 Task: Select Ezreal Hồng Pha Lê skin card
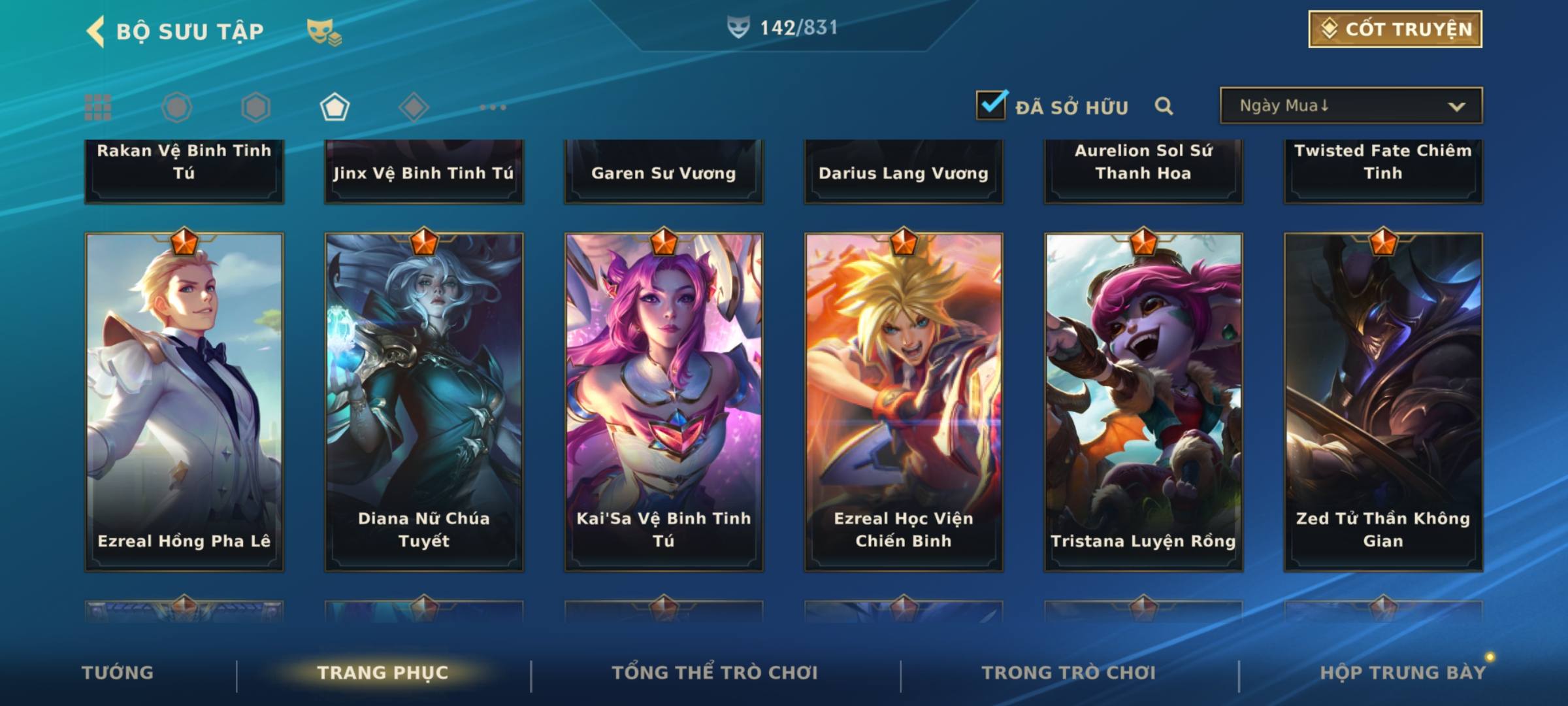pyautogui.click(x=184, y=402)
